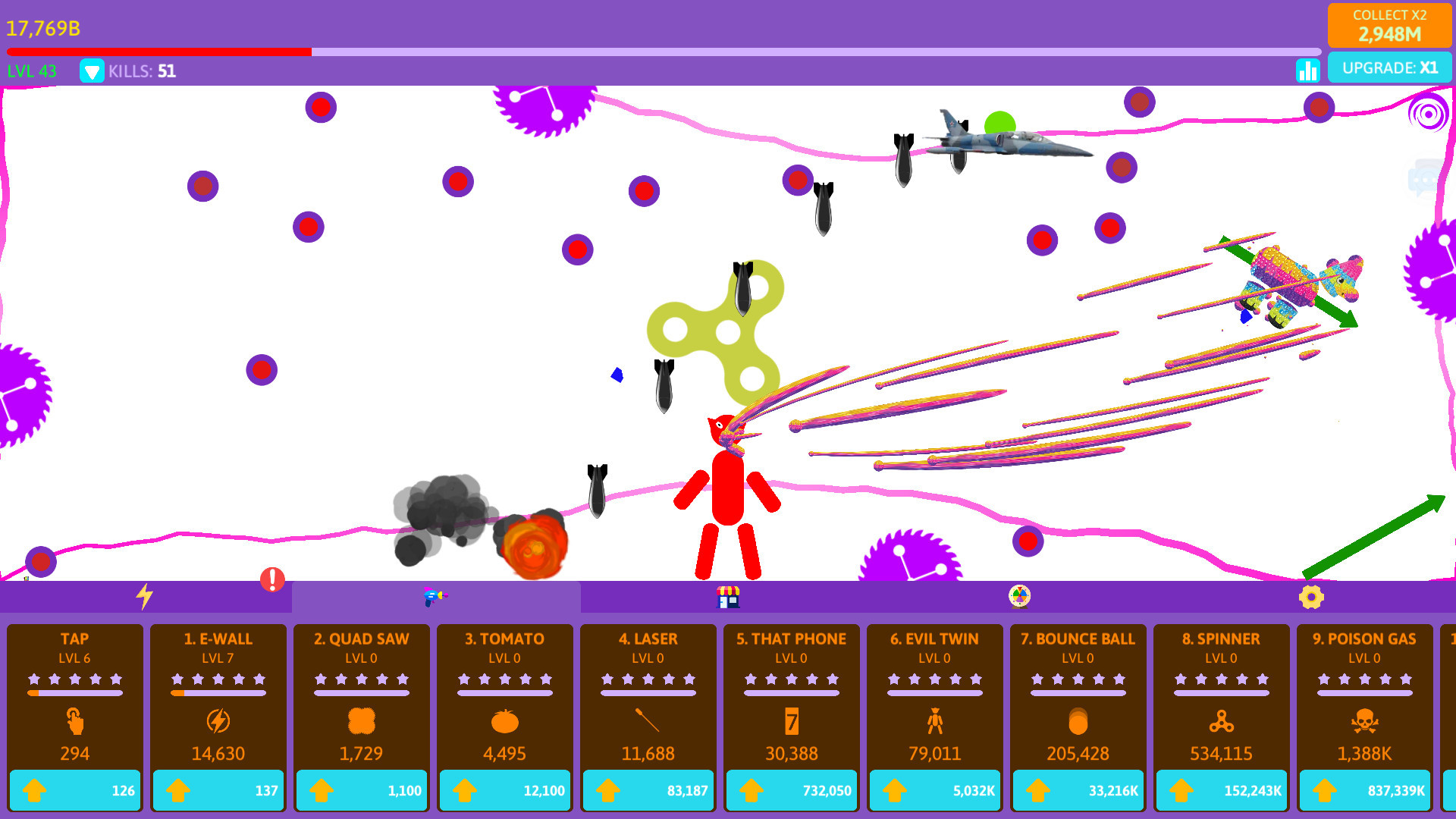Open the lightning boosts tab icon
This screenshot has width=1456, height=819.
click(x=146, y=597)
